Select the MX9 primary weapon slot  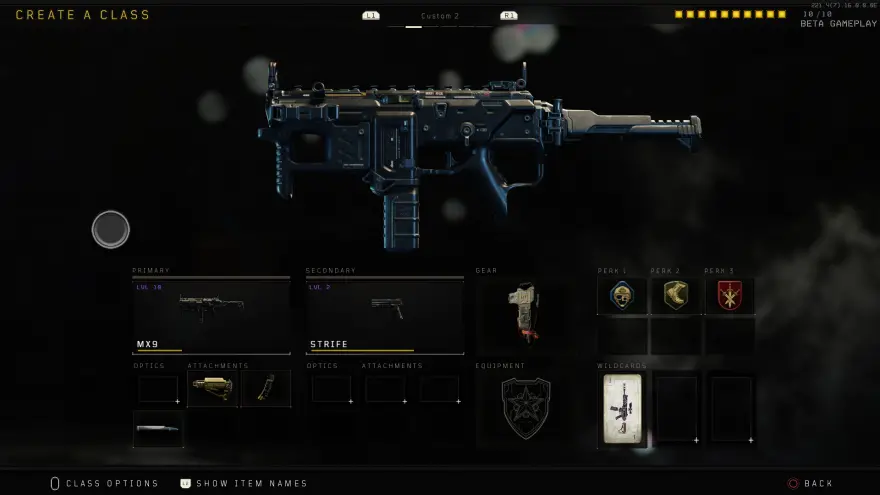pyautogui.click(x=211, y=315)
